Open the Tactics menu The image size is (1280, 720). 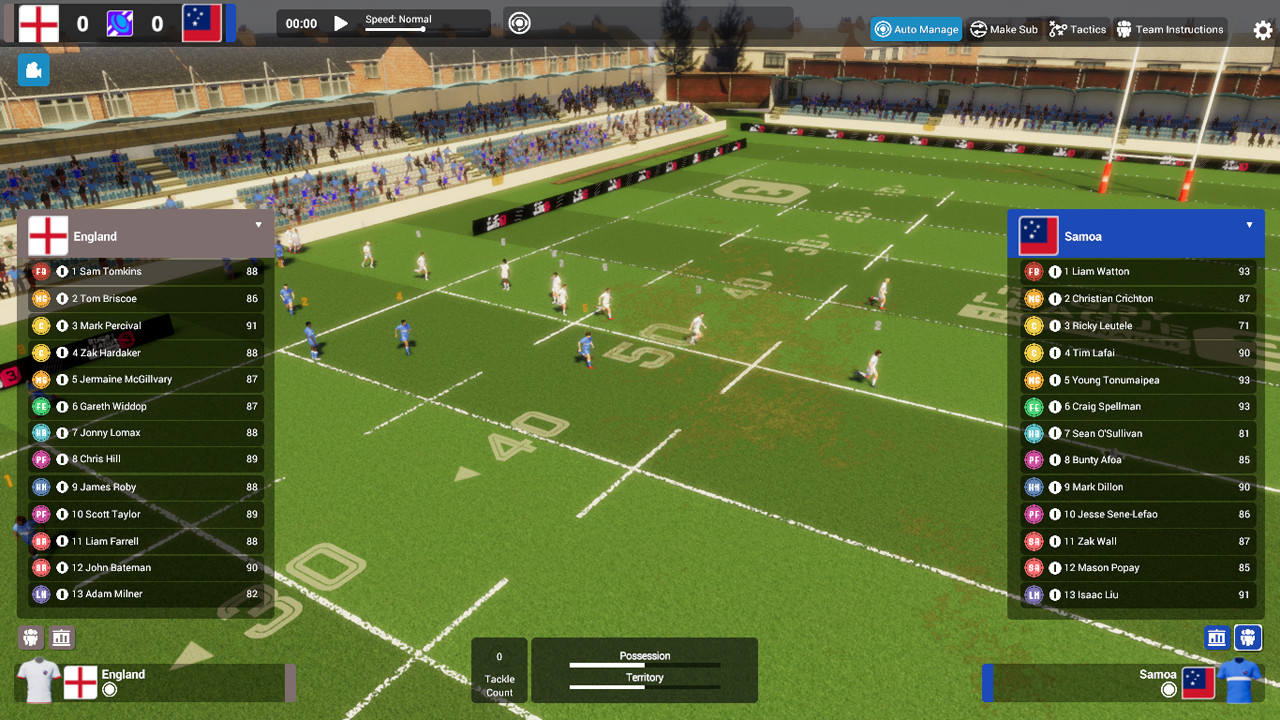tap(1077, 29)
